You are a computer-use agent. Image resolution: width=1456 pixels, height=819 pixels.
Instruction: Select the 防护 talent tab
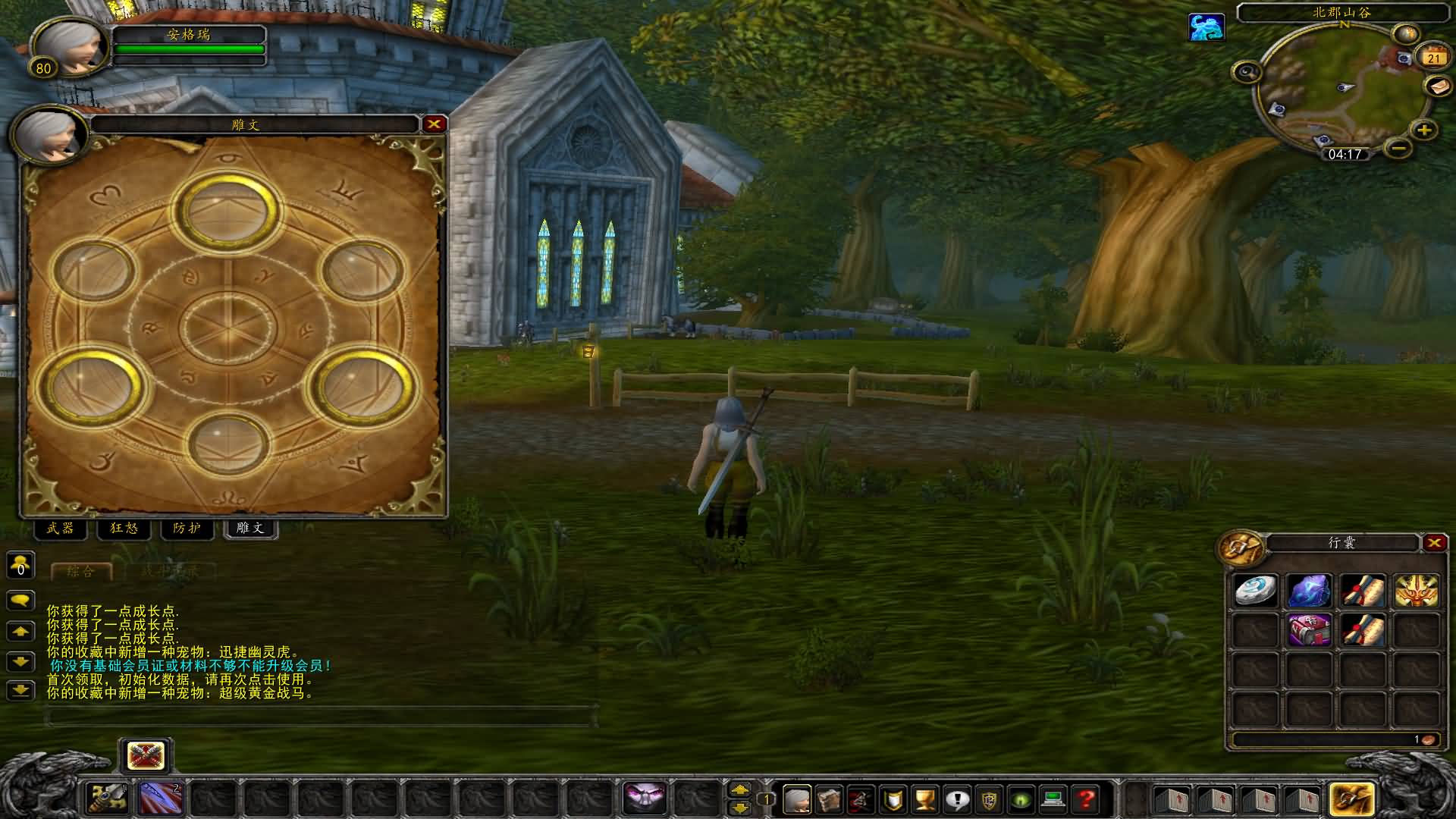pyautogui.click(x=187, y=529)
